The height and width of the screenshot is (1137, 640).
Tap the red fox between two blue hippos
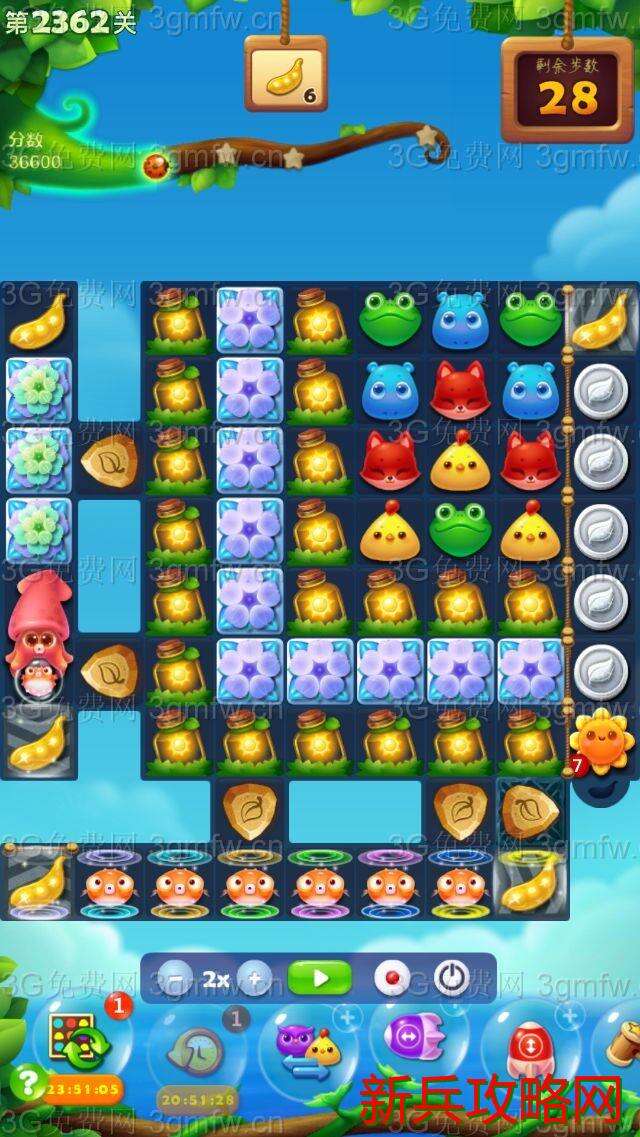(x=460, y=389)
